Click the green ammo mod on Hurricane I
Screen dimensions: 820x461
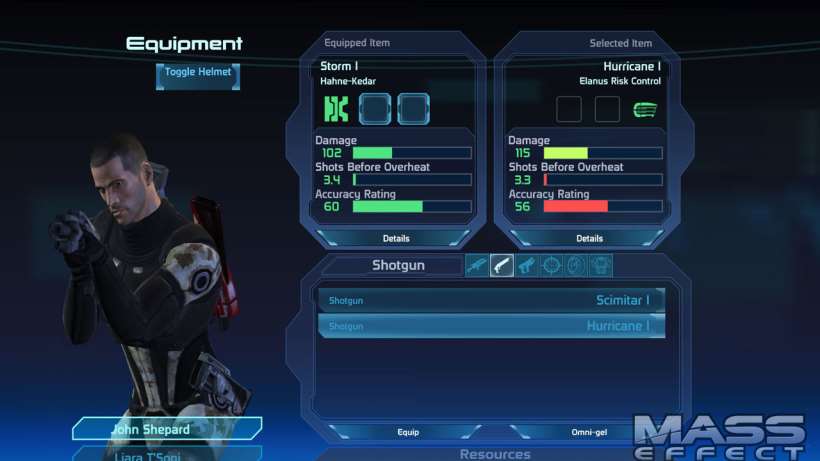pos(645,108)
